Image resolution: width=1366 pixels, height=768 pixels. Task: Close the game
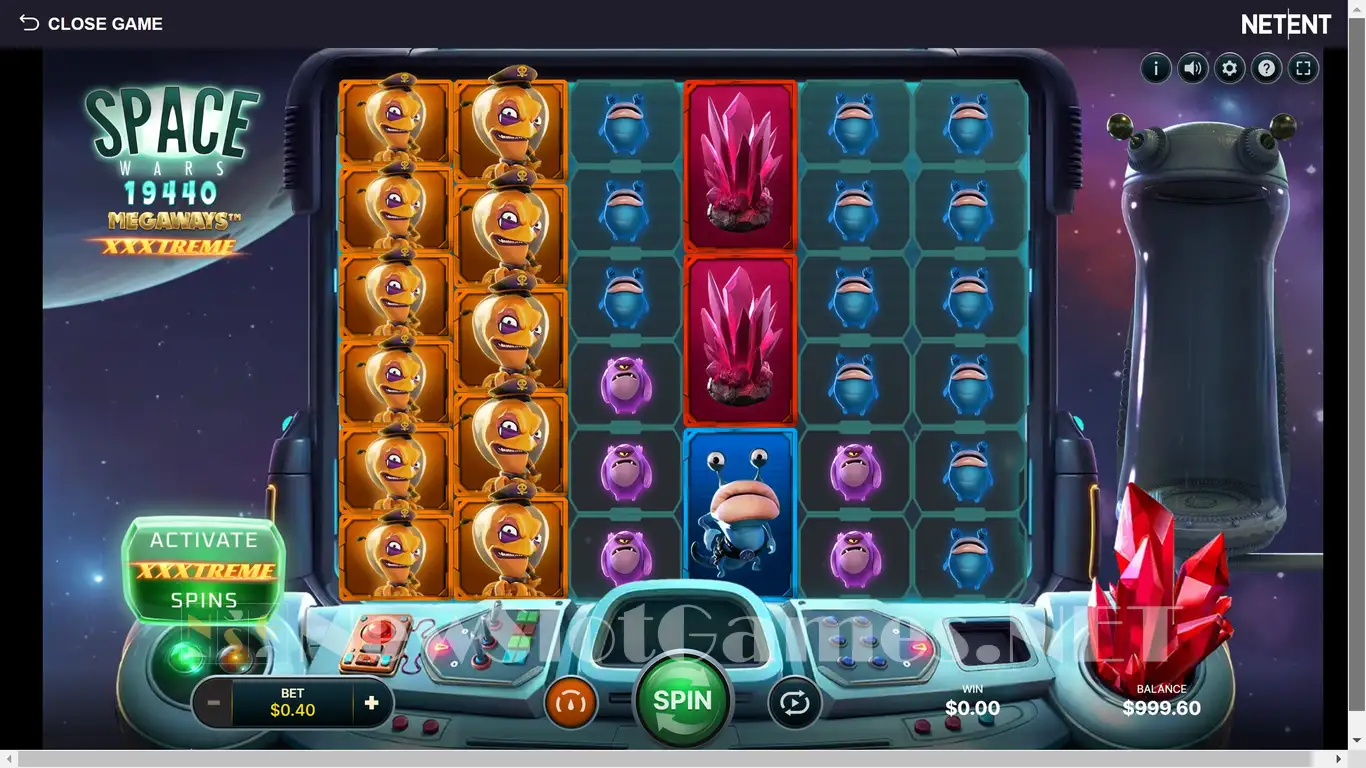point(91,24)
